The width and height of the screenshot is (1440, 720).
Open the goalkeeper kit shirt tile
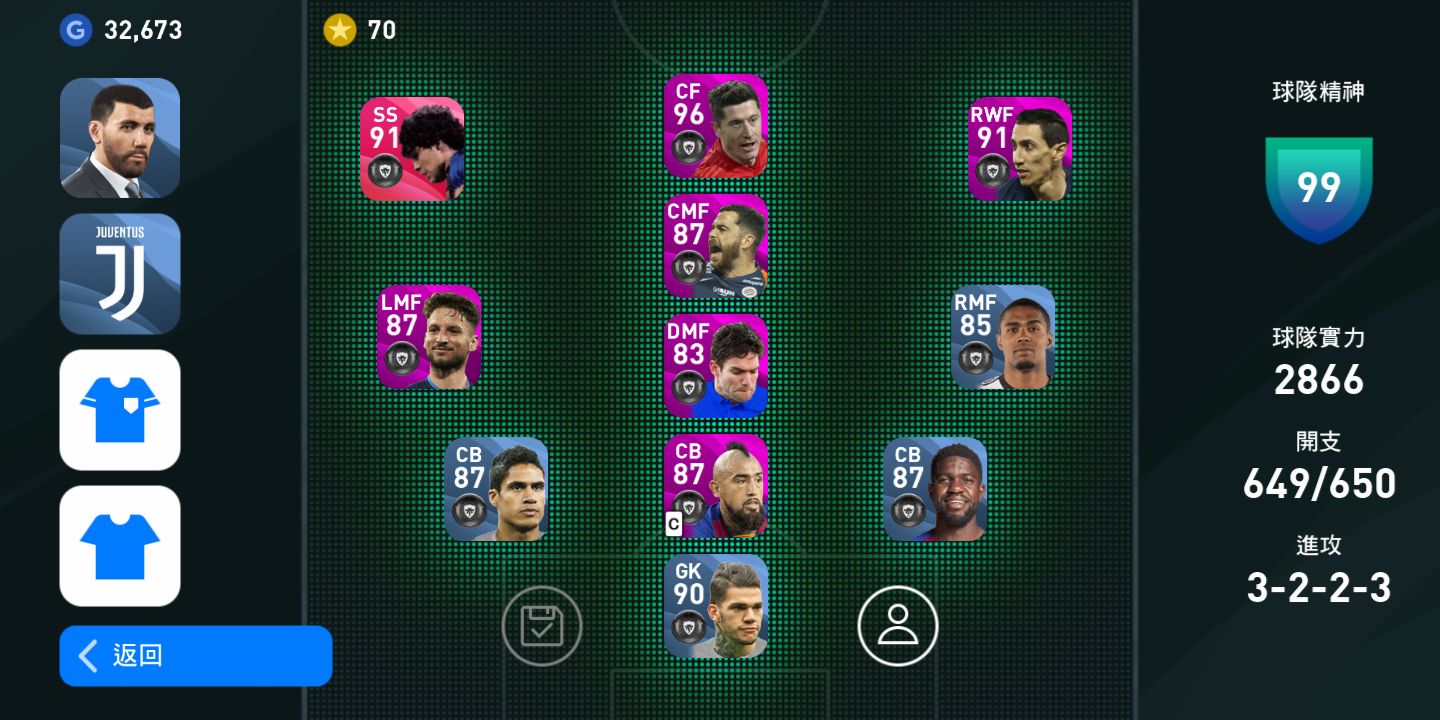click(120, 410)
